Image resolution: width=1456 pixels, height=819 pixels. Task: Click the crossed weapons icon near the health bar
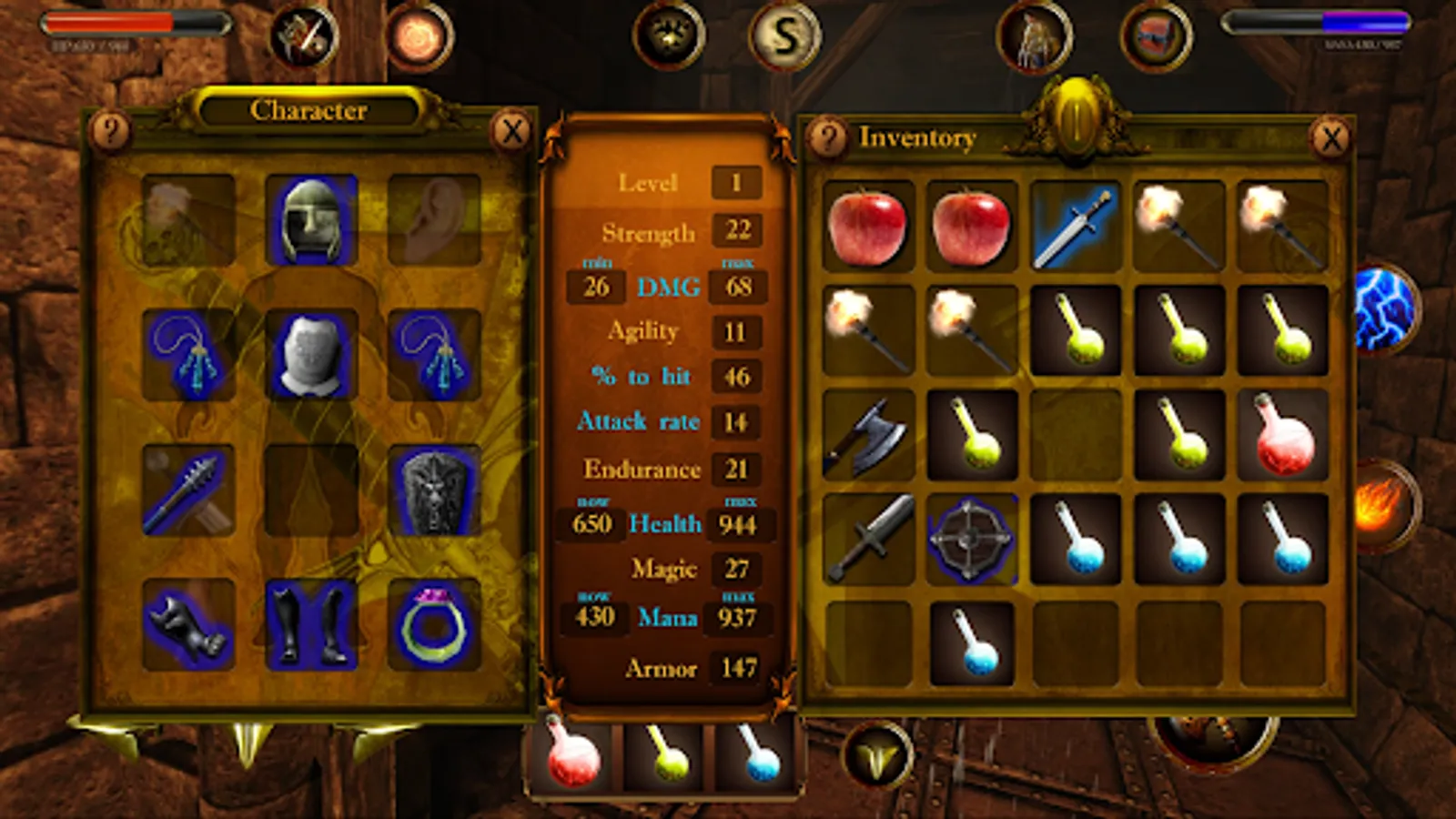303,35
